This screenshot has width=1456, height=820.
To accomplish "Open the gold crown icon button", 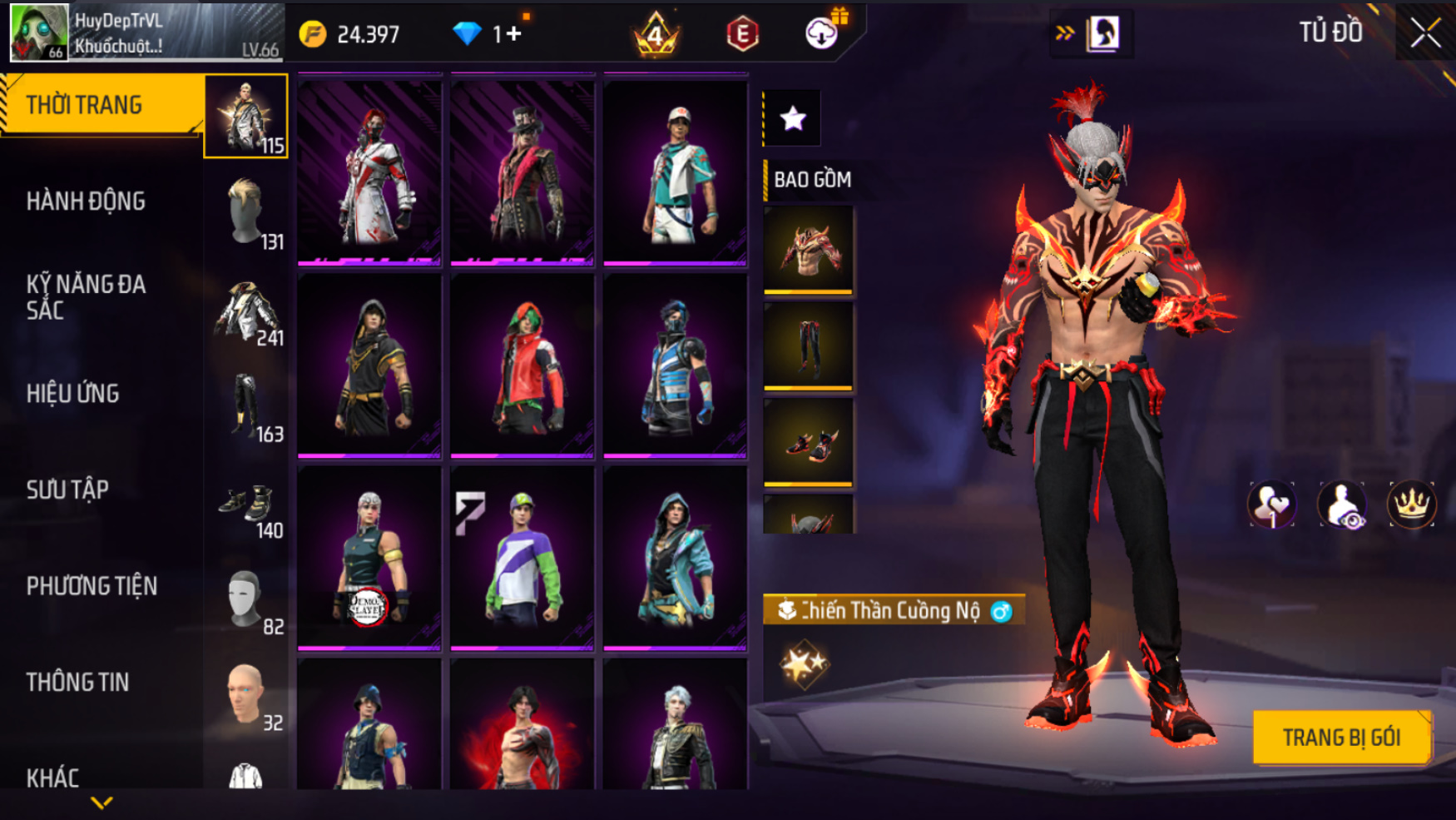I will [x=1411, y=504].
